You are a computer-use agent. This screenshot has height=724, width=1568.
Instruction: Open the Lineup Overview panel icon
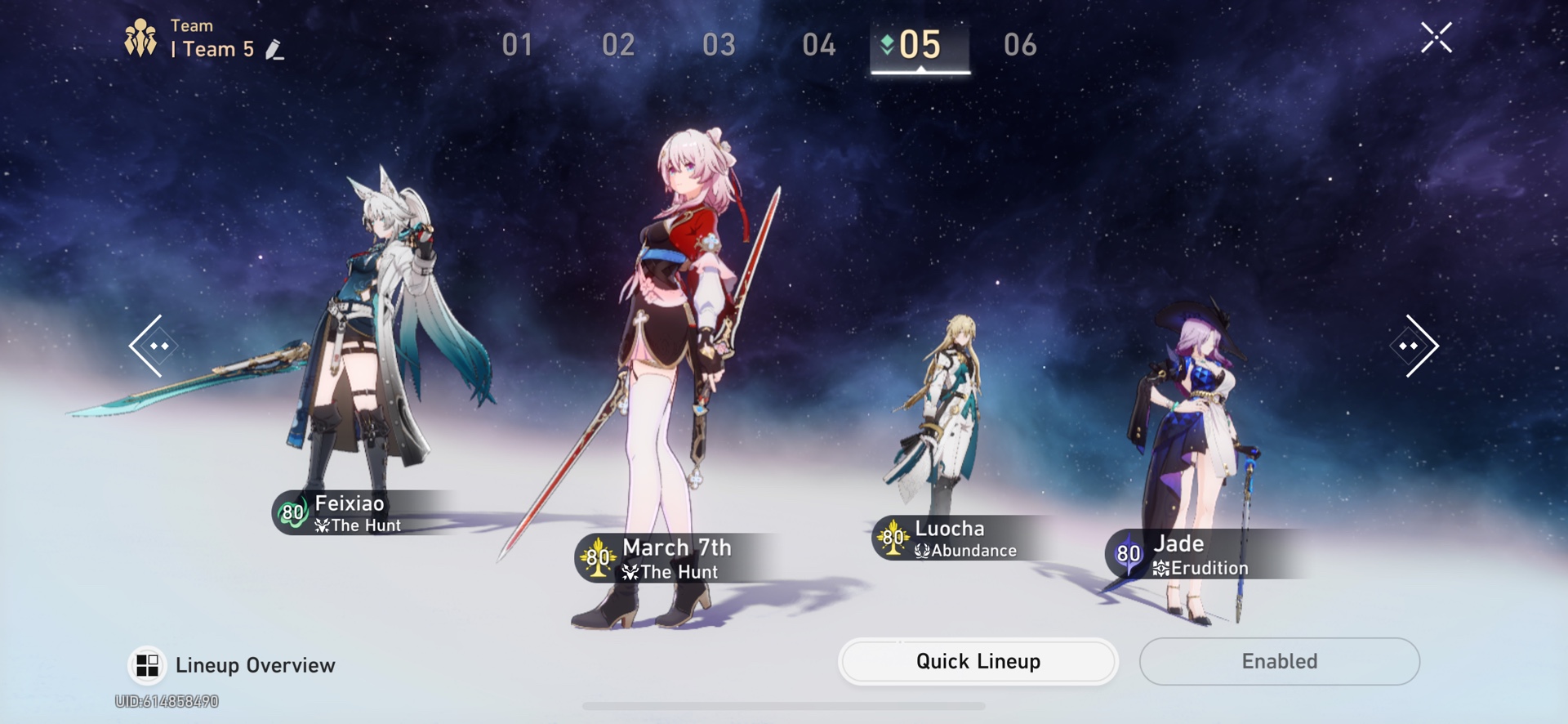point(145,664)
